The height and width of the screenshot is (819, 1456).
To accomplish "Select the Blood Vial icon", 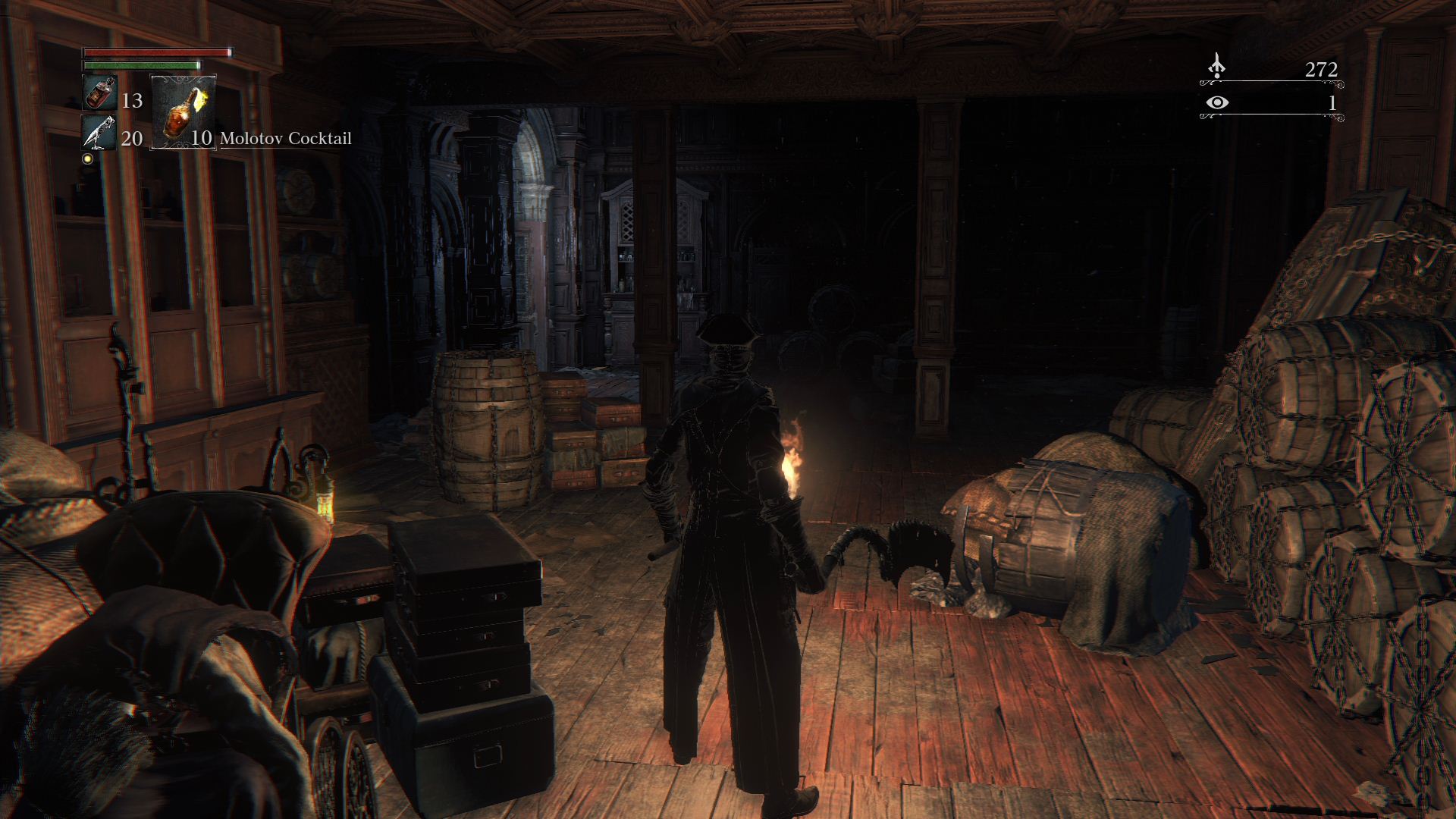I will (99, 94).
